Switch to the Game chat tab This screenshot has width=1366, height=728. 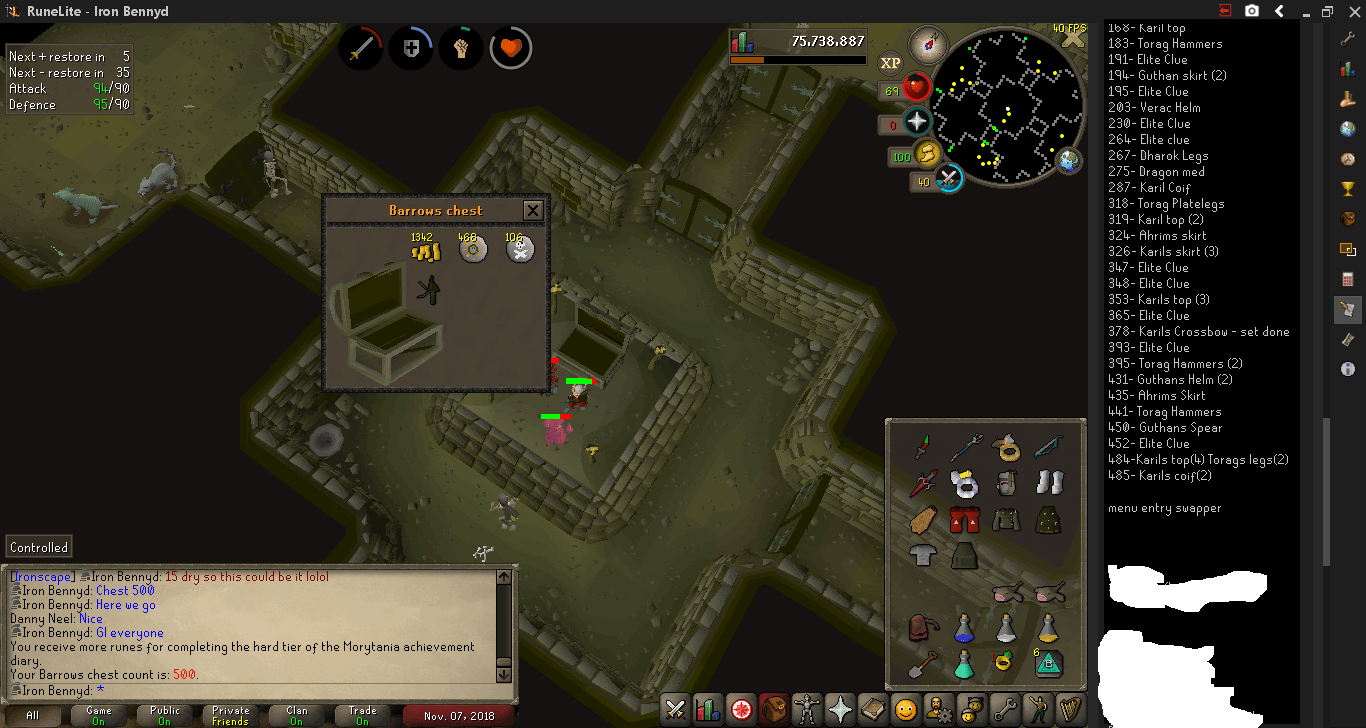pyautogui.click(x=97, y=716)
